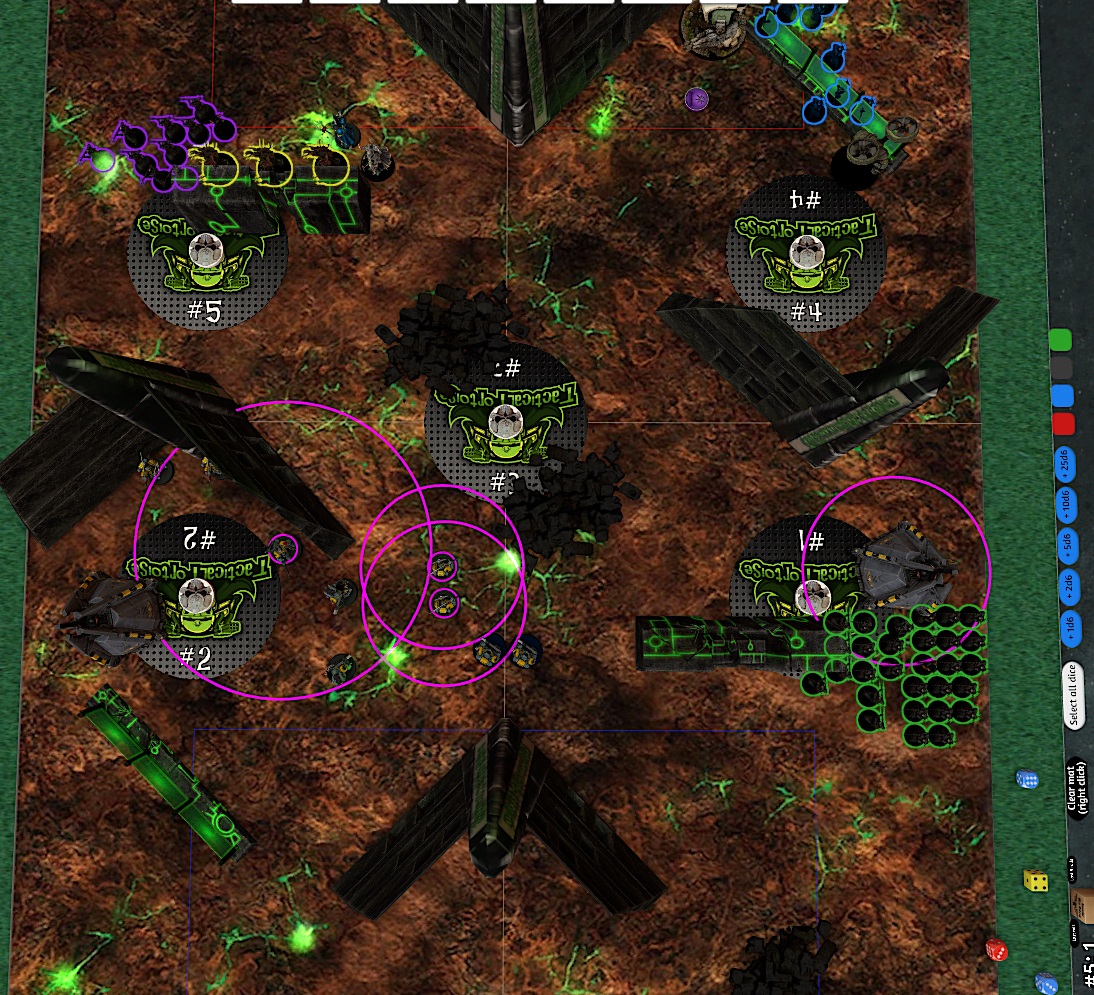Switch to the blue dice color swatch
Screen dimensions: 1094x995
[x=1063, y=395]
